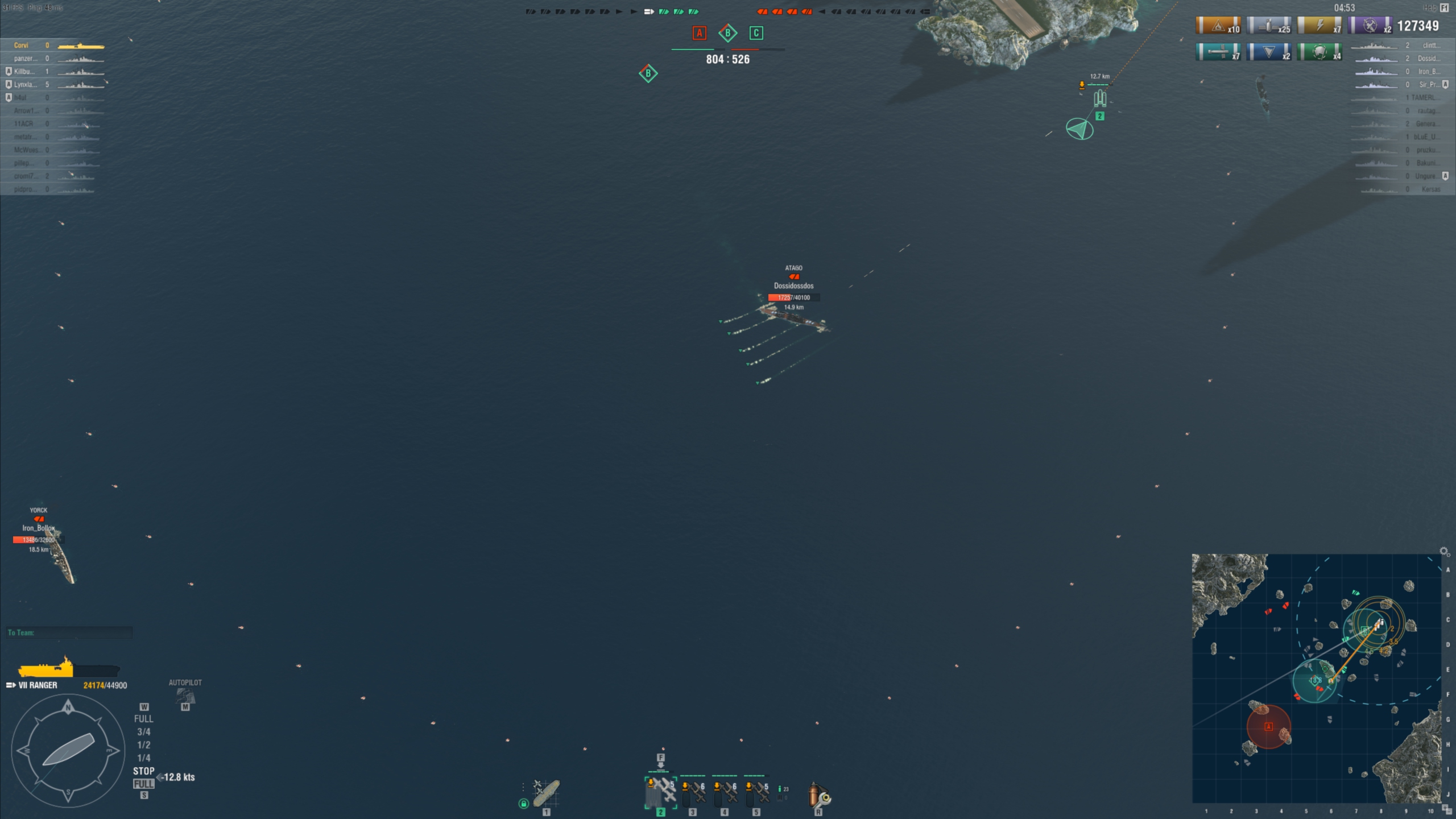
Task: Set throttle to STOP
Action: (x=143, y=771)
